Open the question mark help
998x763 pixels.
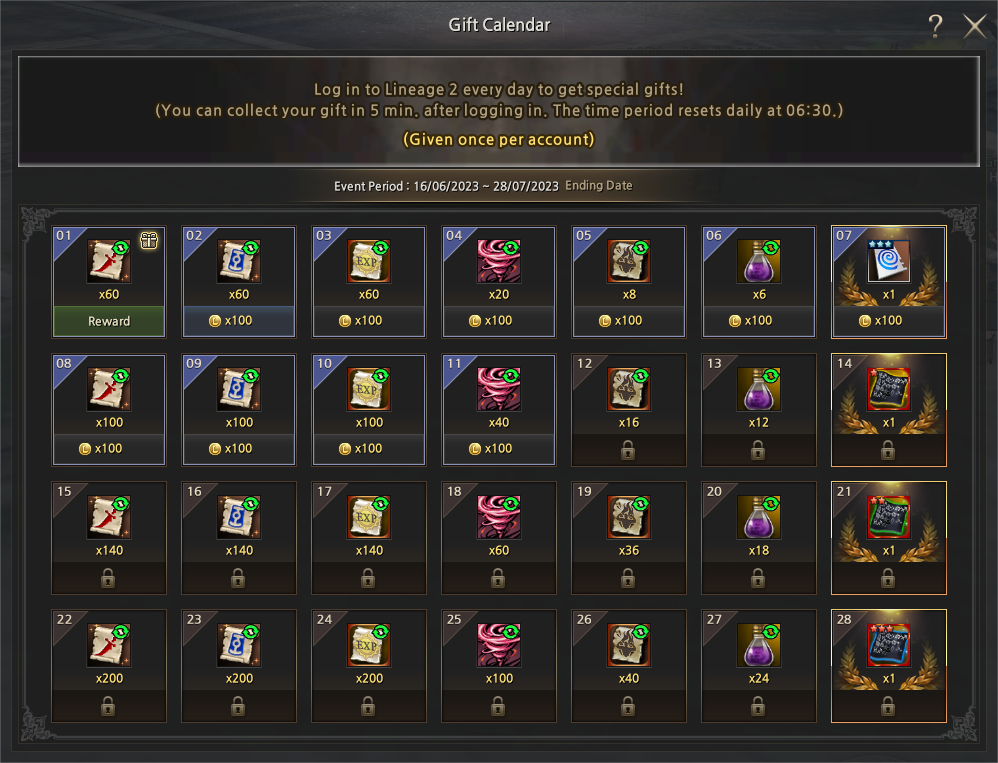935,27
